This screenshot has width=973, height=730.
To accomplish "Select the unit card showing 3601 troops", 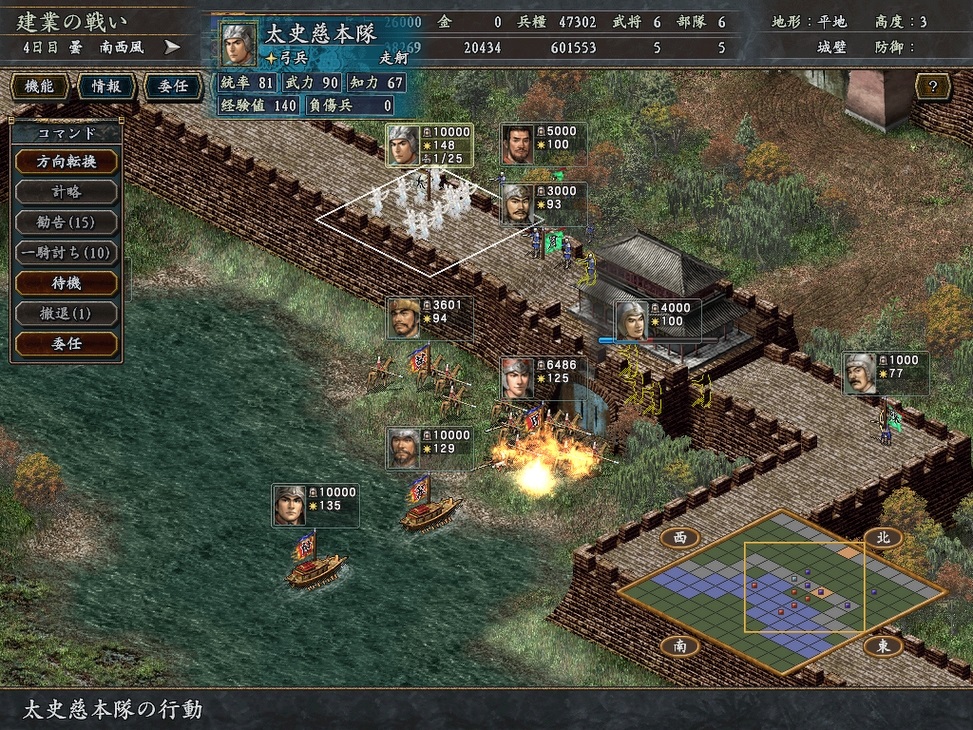I will pos(429,318).
